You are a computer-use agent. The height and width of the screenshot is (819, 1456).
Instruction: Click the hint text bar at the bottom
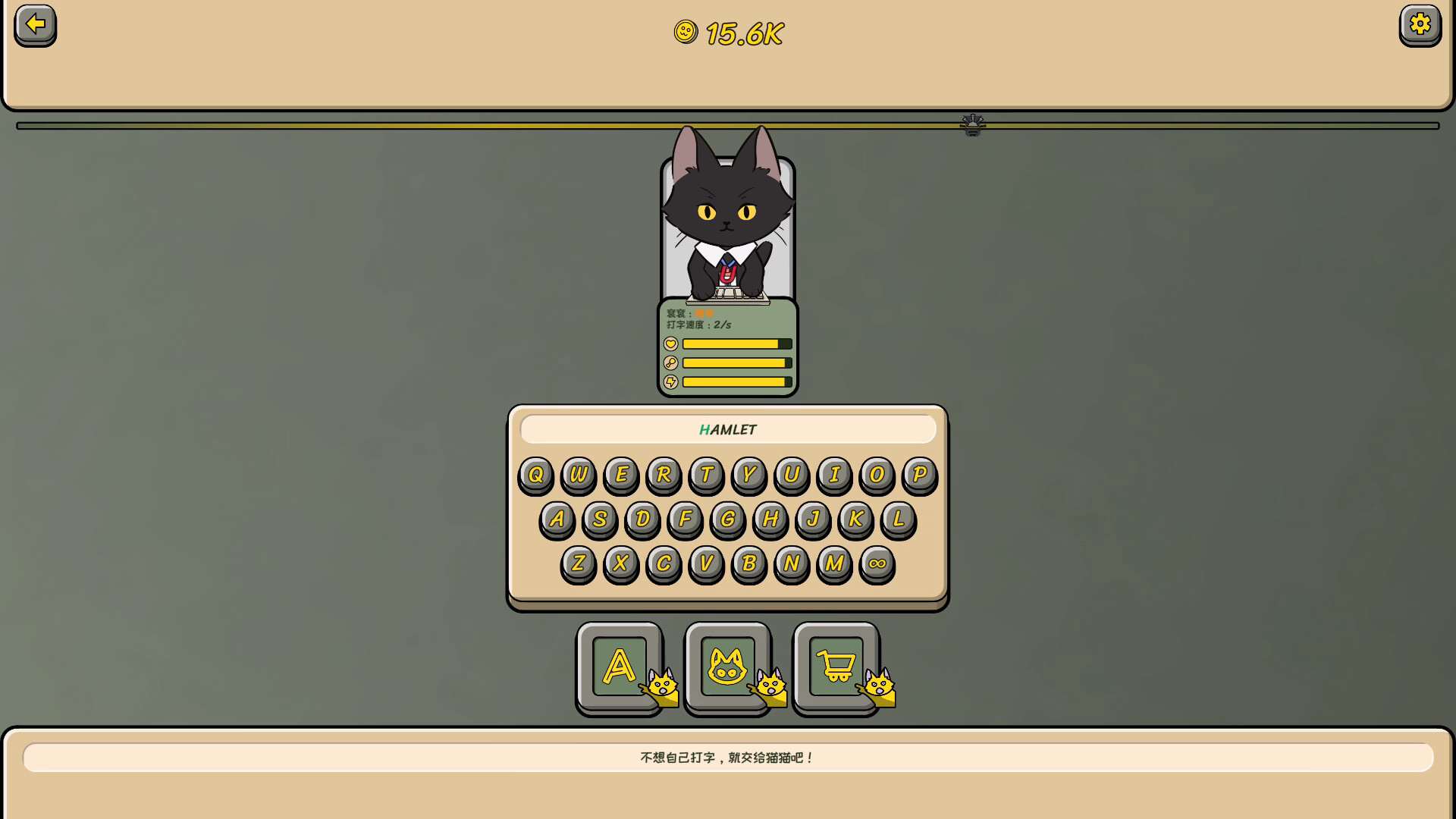[x=726, y=756]
